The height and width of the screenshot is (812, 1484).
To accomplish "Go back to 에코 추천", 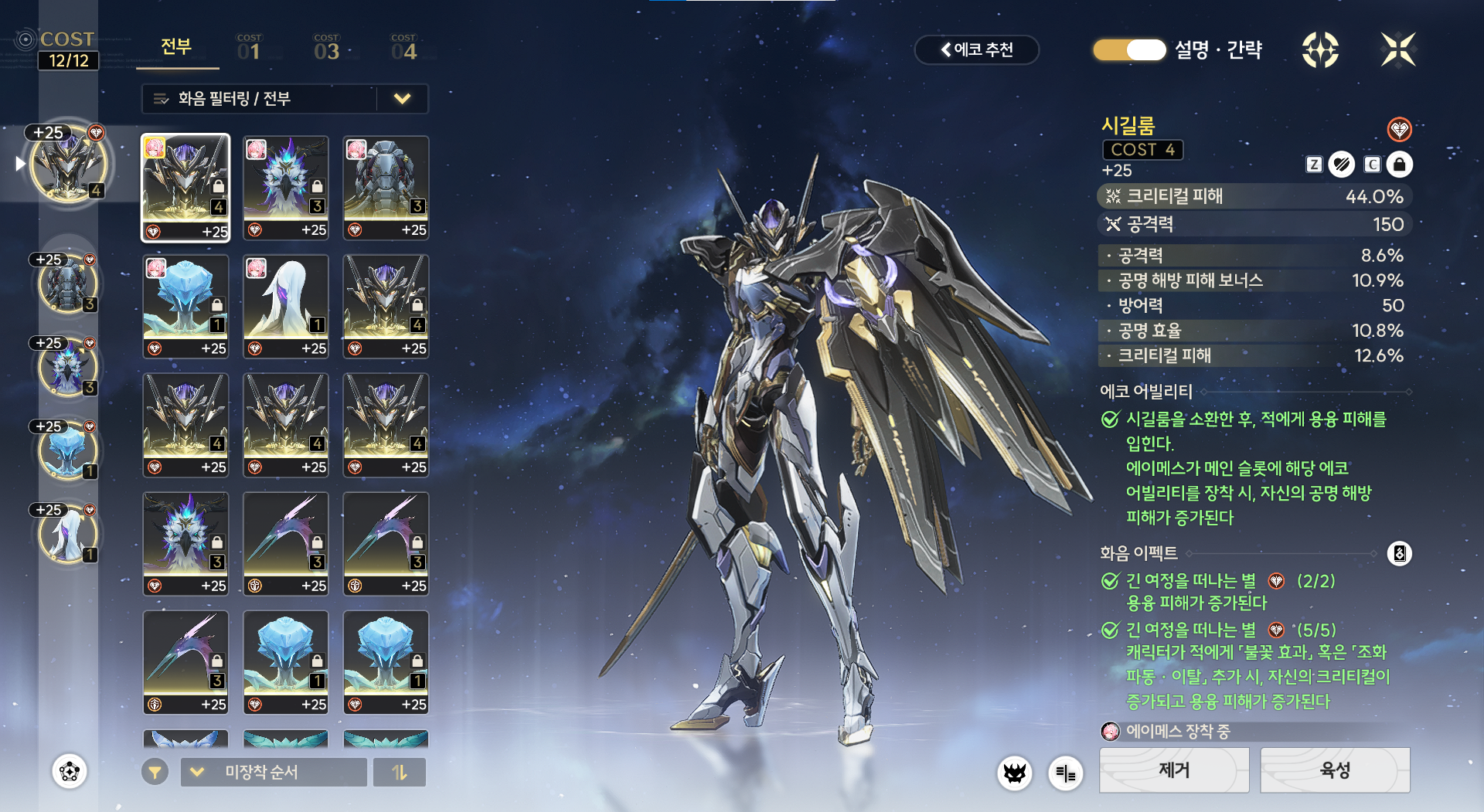I will tap(976, 50).
